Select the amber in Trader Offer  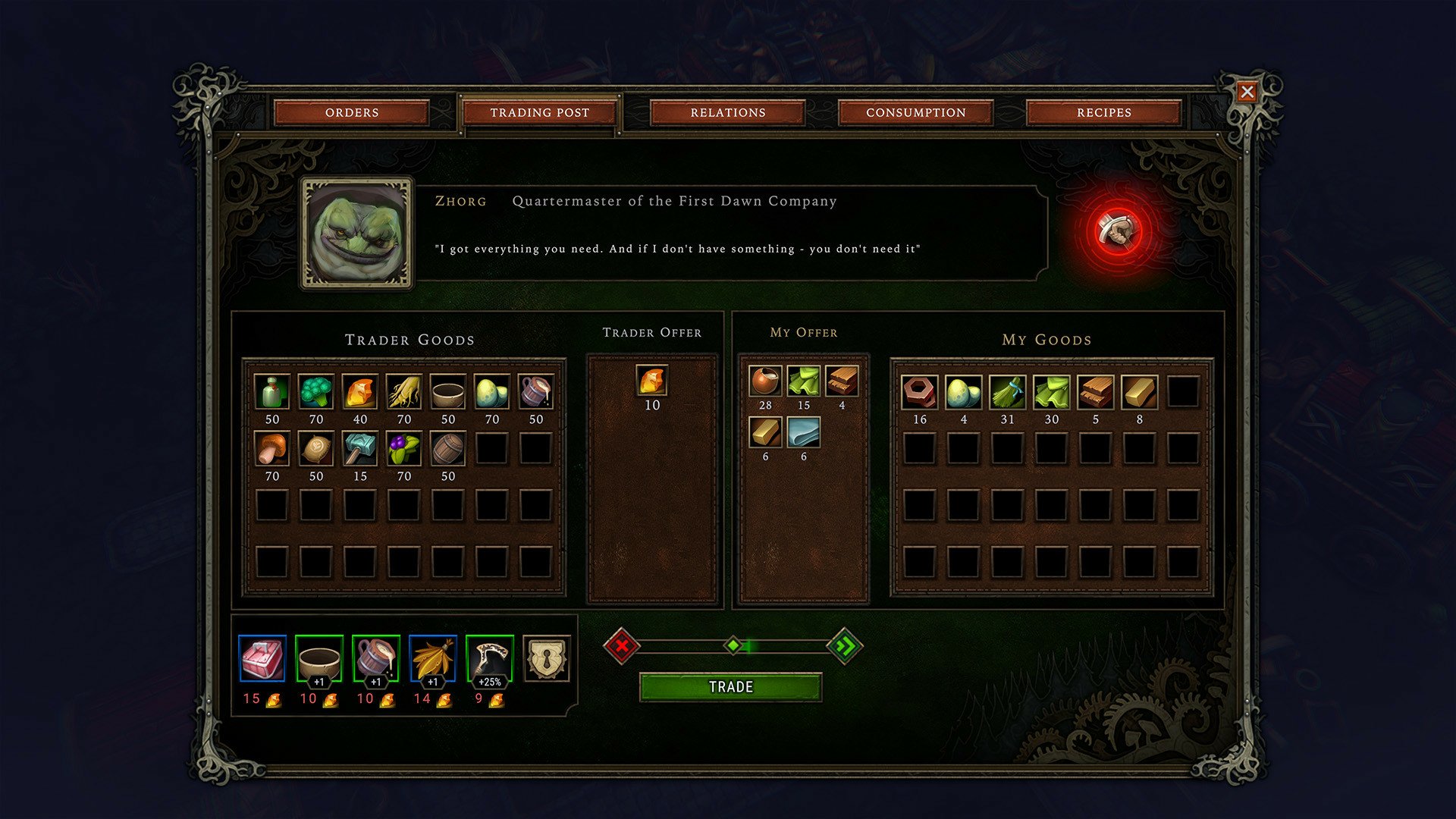[x=652, y=380]
